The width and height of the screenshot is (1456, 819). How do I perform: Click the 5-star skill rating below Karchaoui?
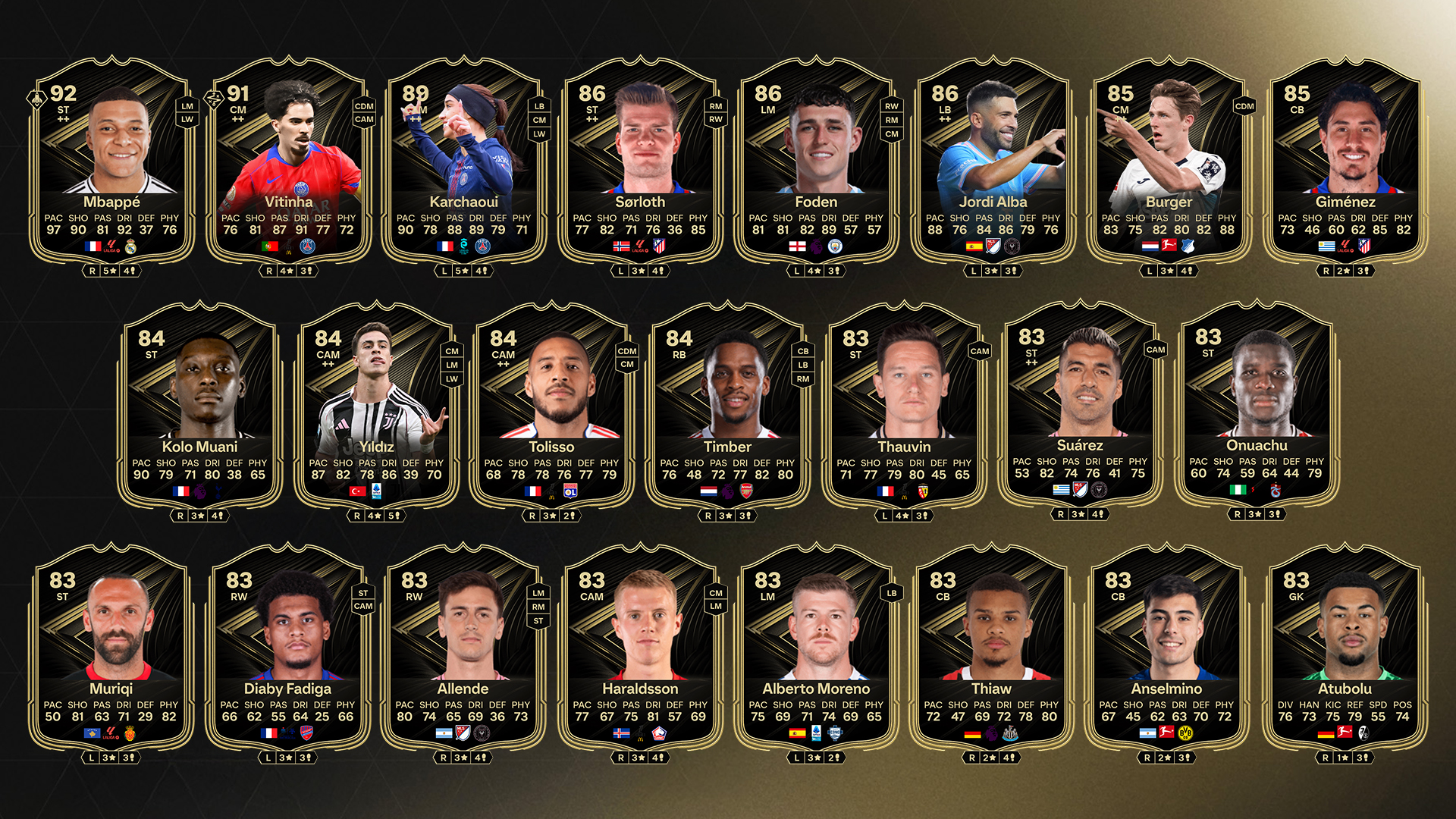[463, 269]
